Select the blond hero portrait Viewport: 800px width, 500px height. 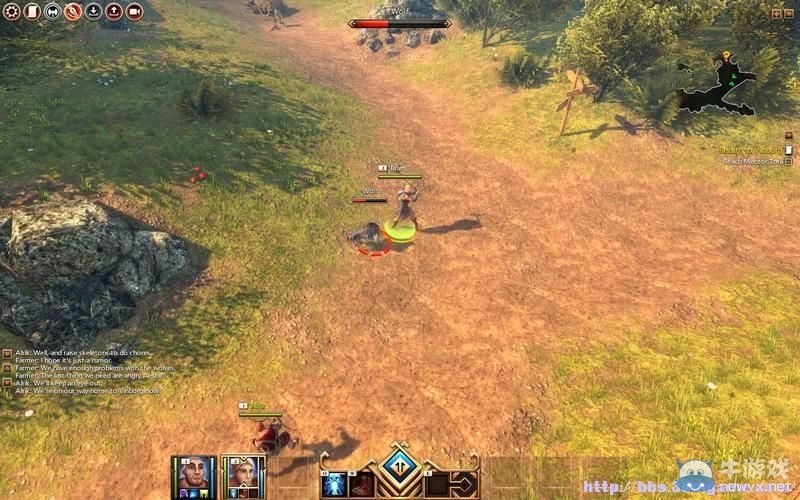243,475
